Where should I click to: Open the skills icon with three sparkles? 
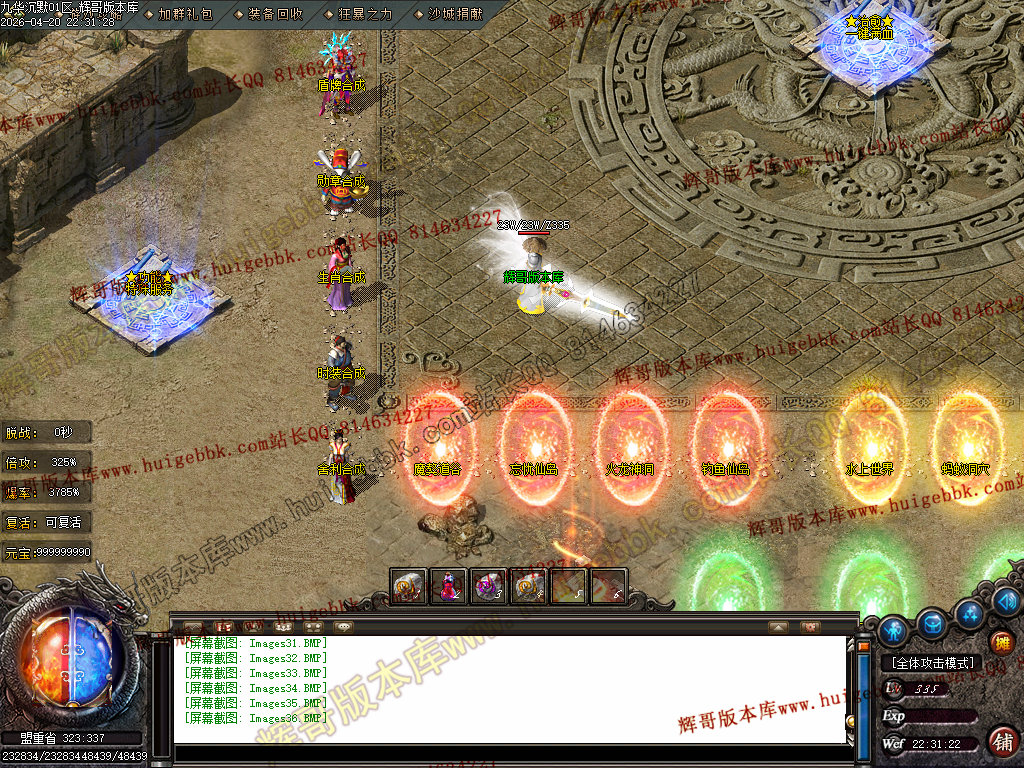(x=969, y=612)
